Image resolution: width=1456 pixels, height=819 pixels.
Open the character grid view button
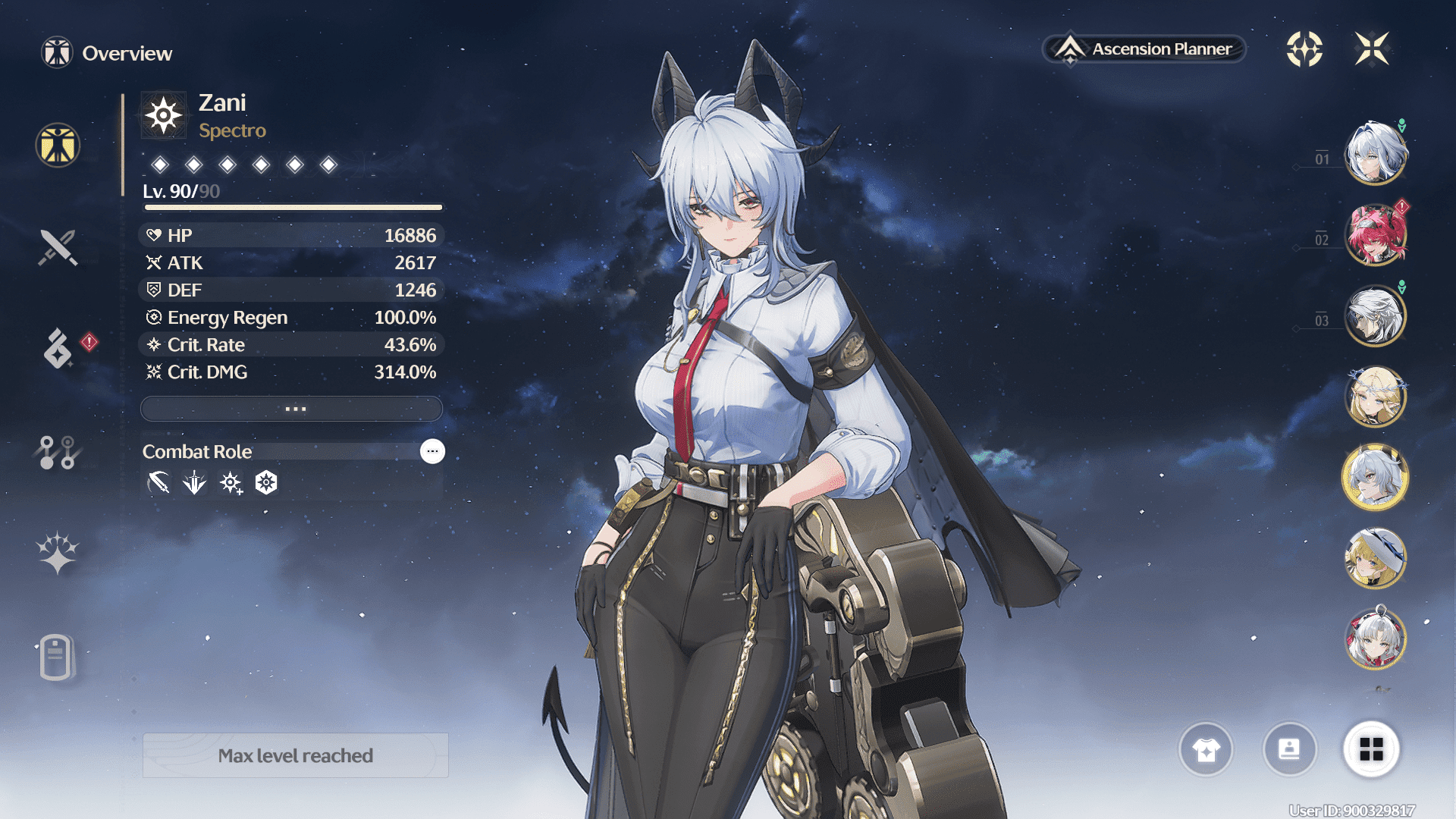tap(1371, 749)
